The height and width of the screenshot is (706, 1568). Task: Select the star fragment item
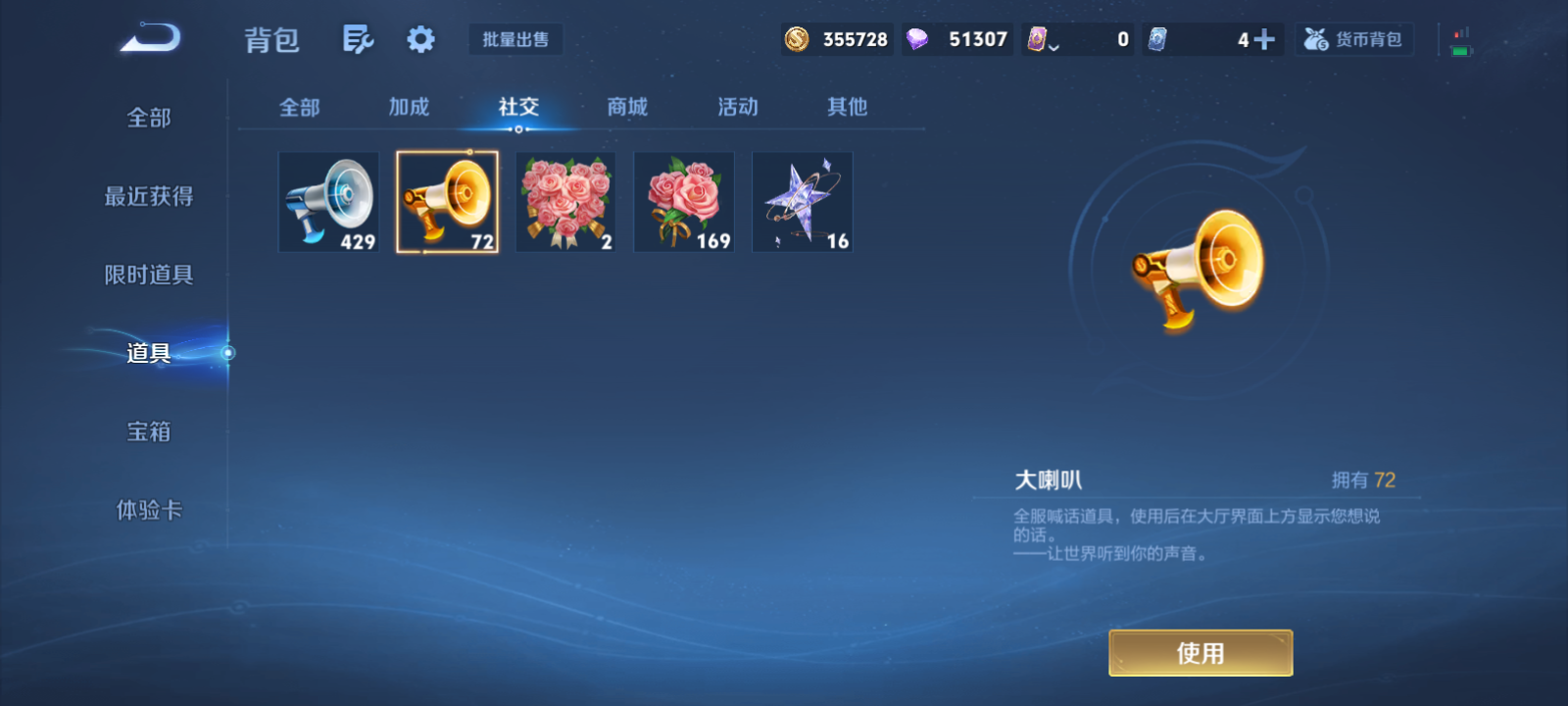pyautogui.click(x=802, y=202)
